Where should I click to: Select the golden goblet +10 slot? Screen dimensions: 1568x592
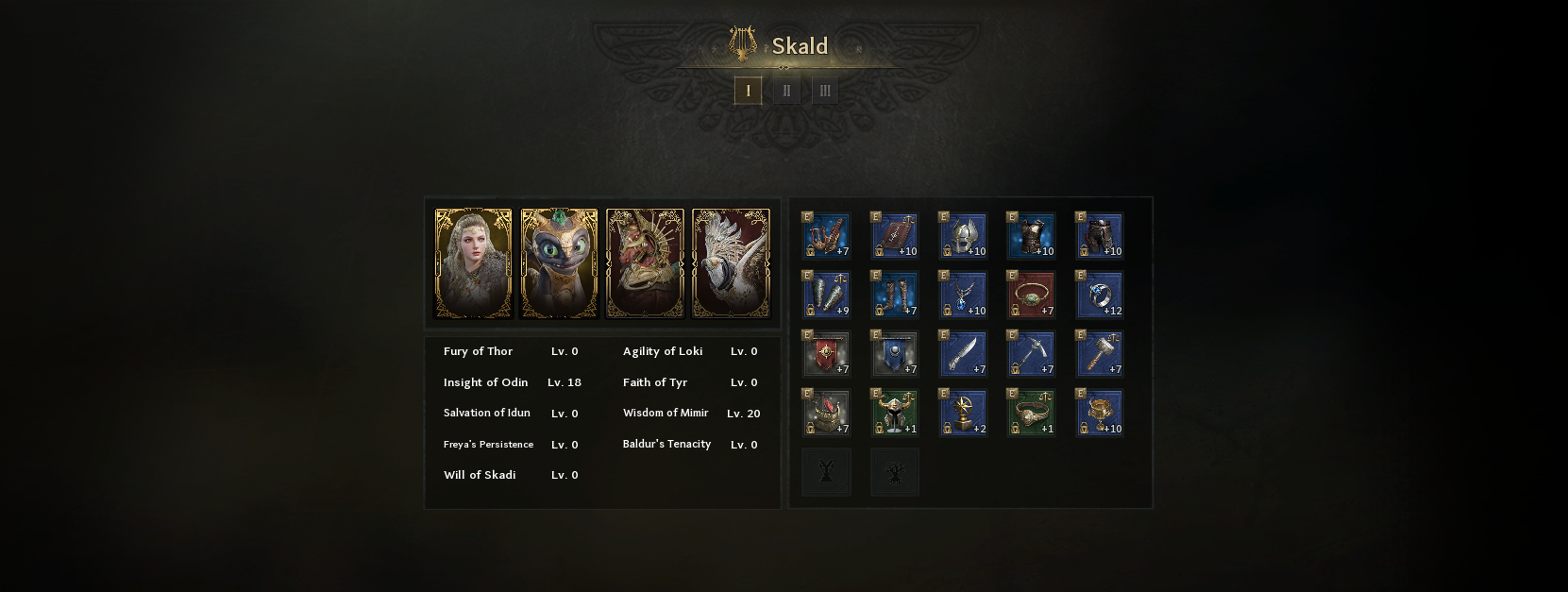pos(1100,414)
